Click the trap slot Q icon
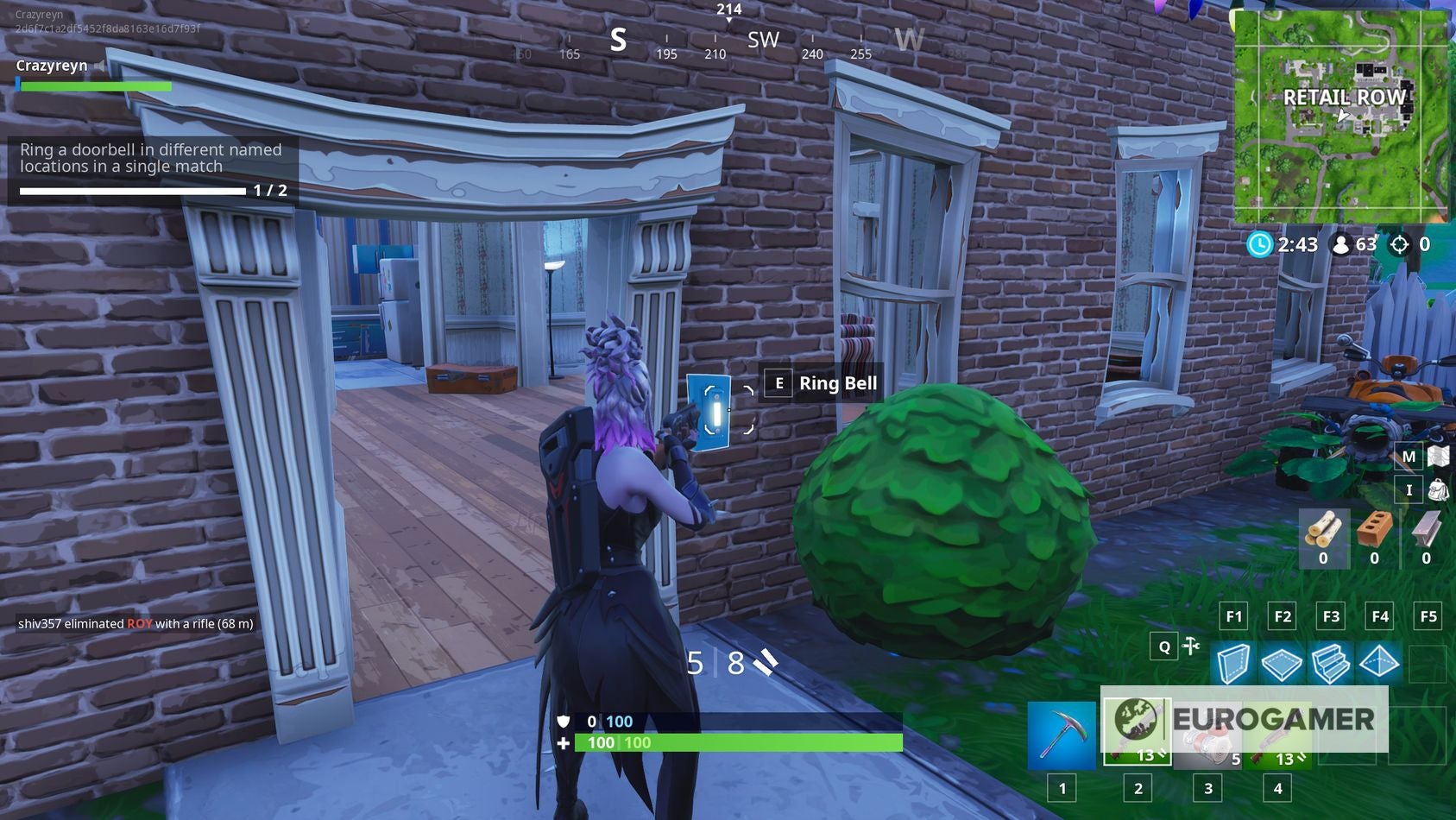 tap(1164, 645)
